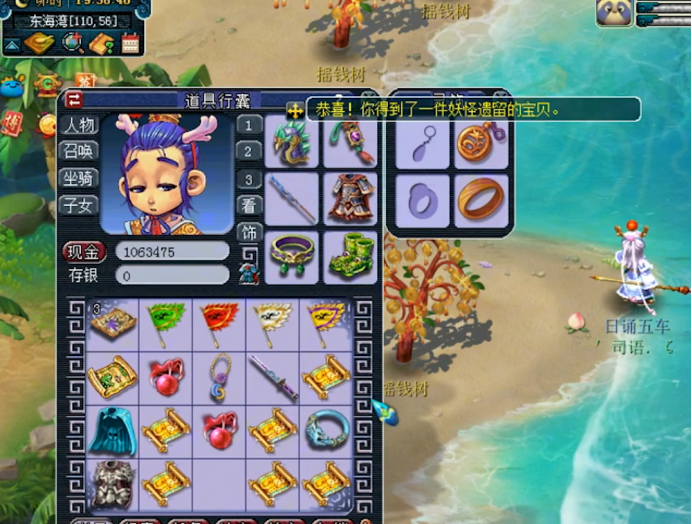This screenshot has height=524, width=692.
Task: Select the equipped dragon helmet slot
Action: click(294, 145)
